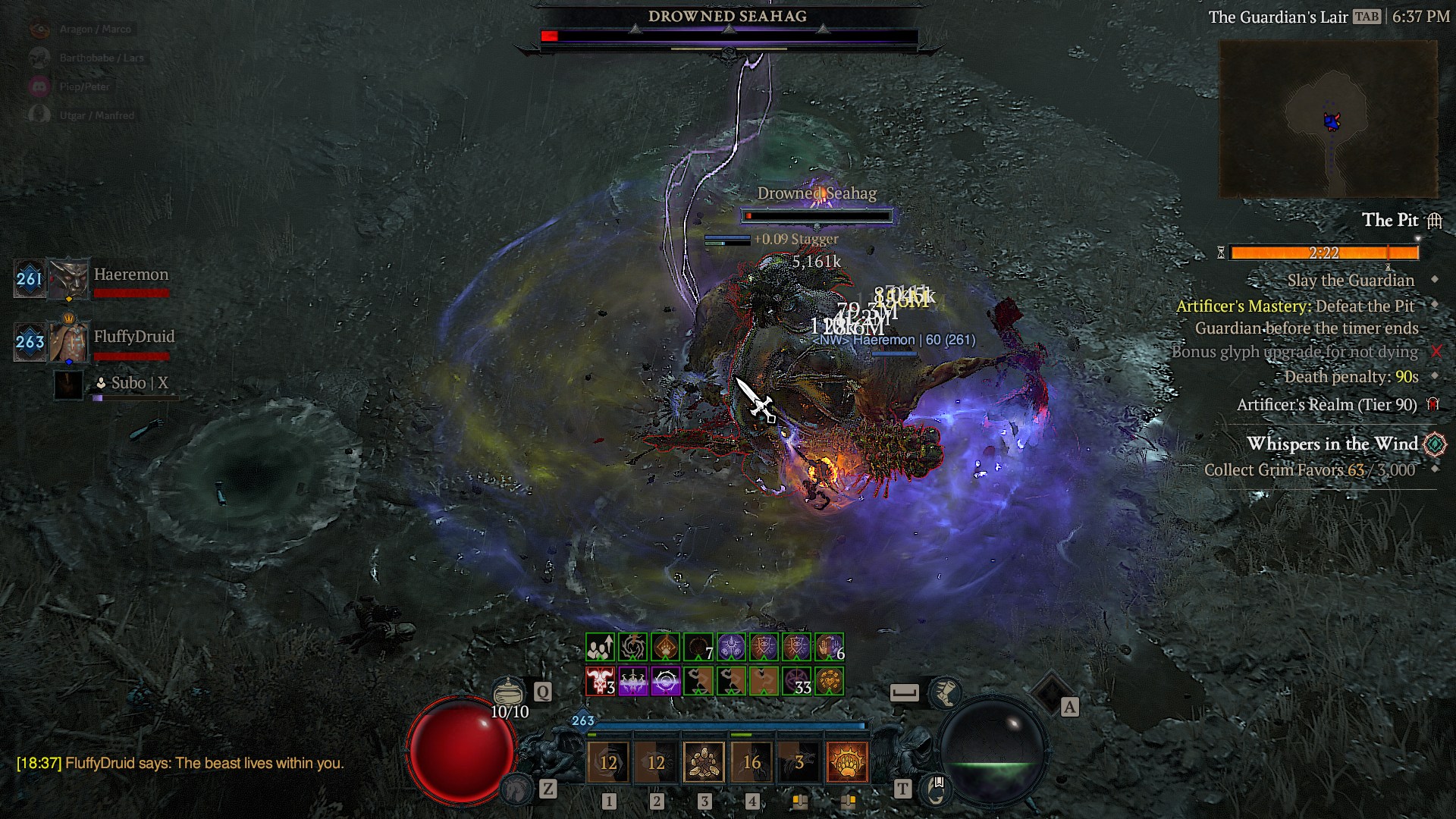Inspect the party group buff icon
1456x819 pixels.
click(x=600, y=648)
